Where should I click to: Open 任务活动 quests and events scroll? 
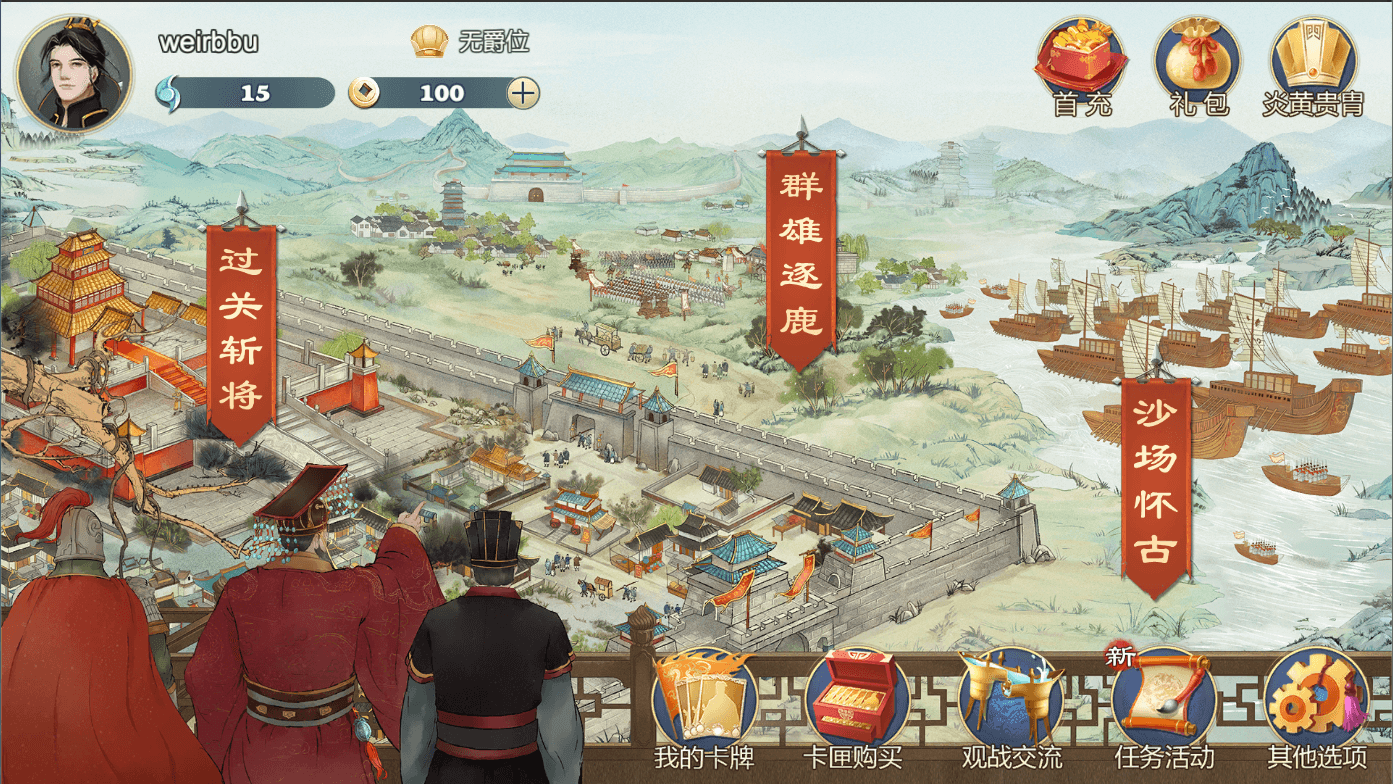(x=1164, y=704)
